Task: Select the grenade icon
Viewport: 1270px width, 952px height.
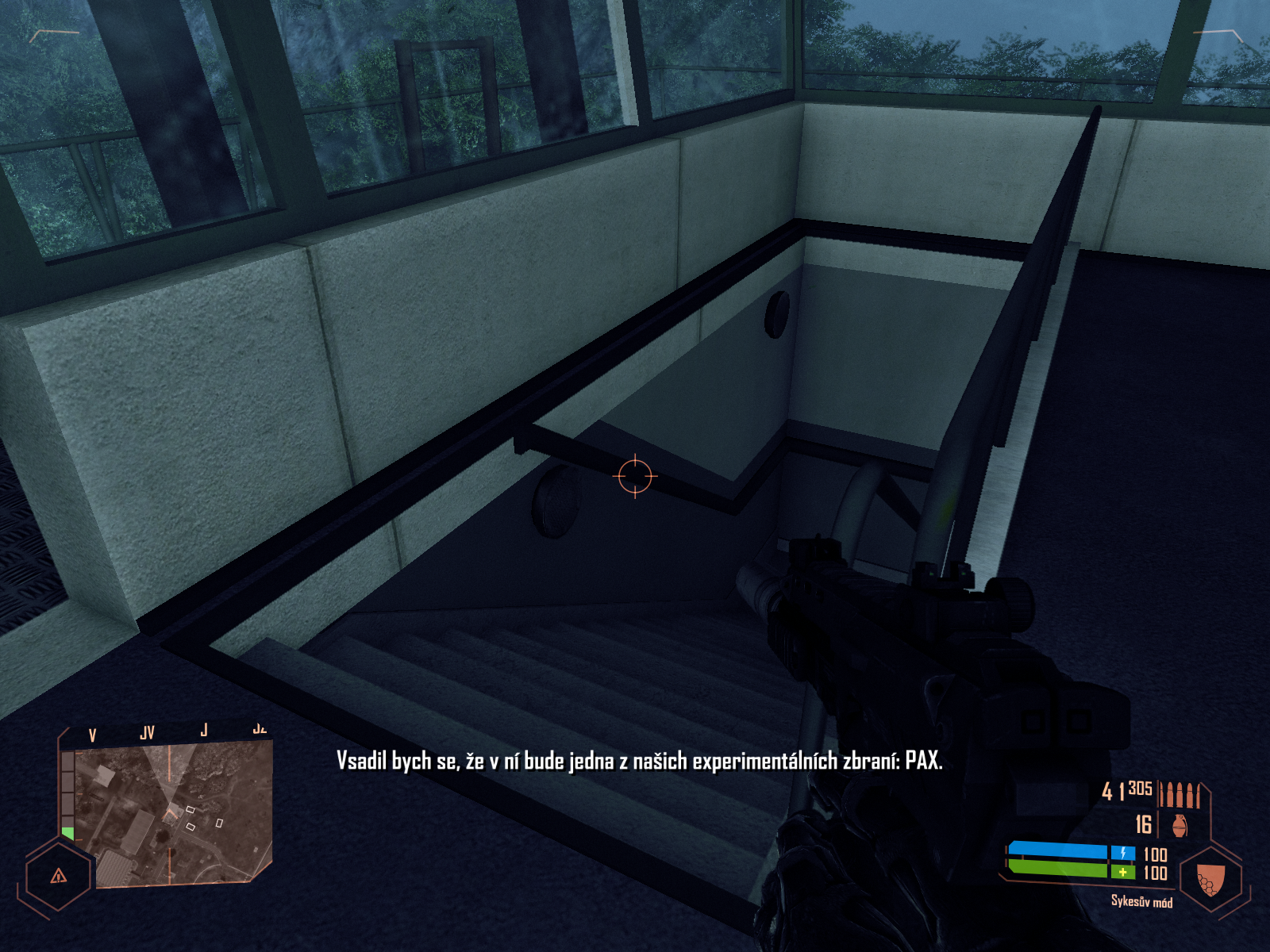Action: coord(1180,825)
